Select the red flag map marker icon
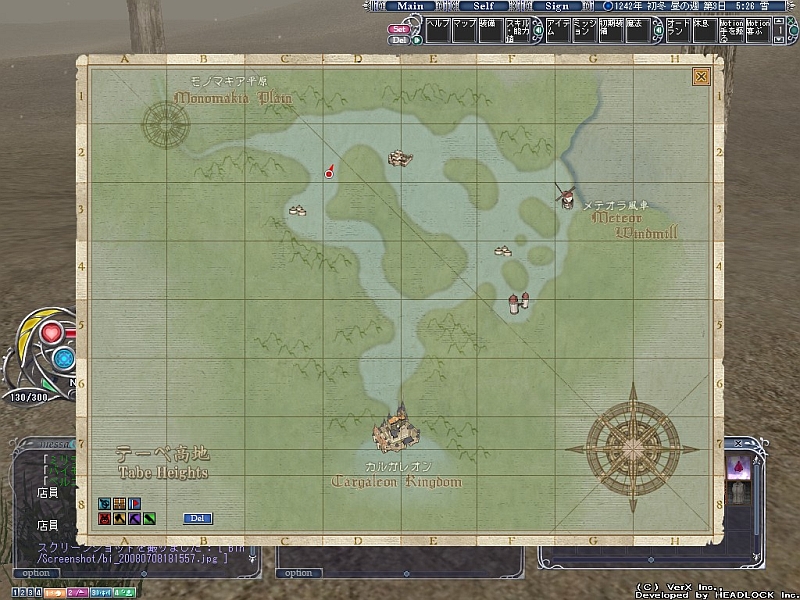Screen dimensions: 800x600 [x=134, y=503]
